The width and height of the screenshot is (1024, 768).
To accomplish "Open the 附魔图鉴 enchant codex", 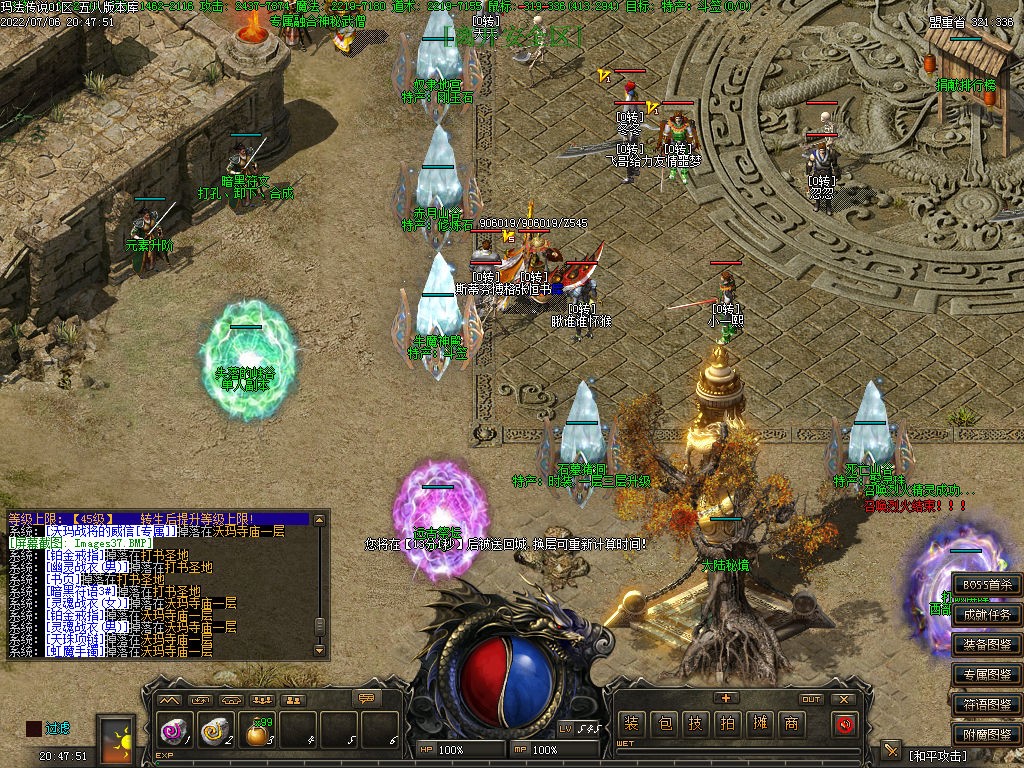I will (x=986, y=734).
